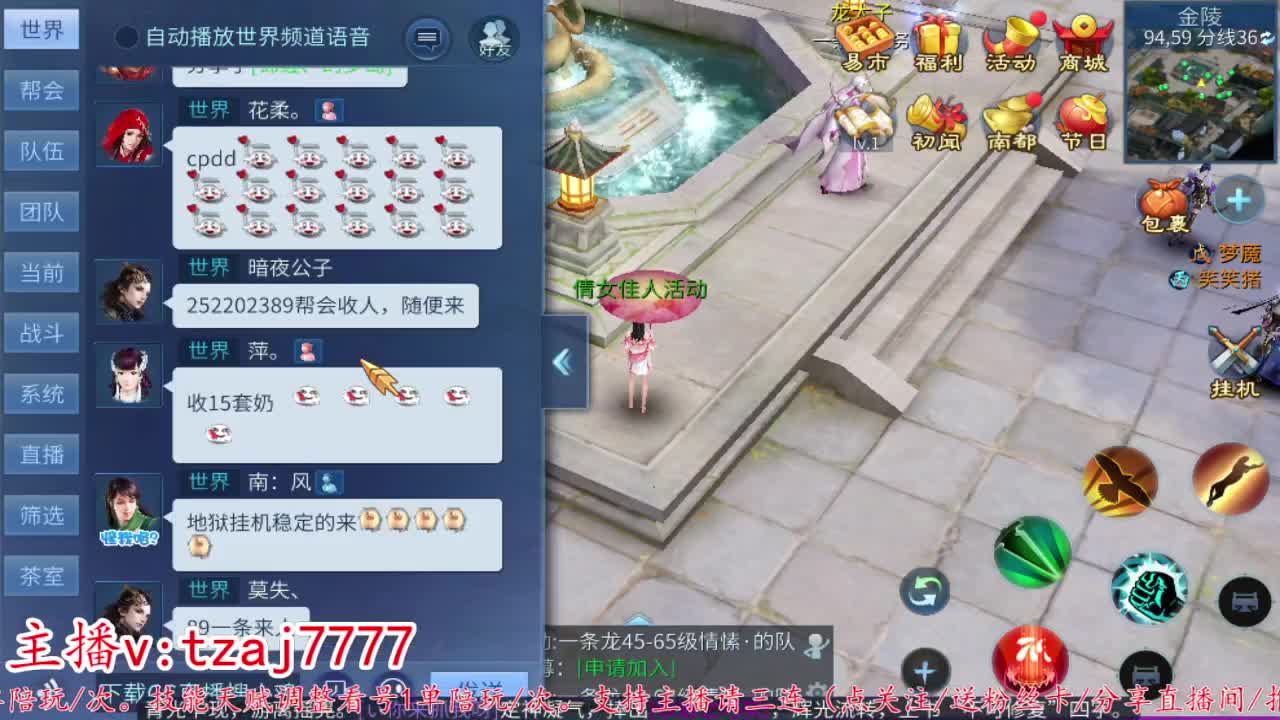The image size is (1280, 720).
Task: Enable 自动播放世界频道语音 auto-play toggle
Action: 125,38
